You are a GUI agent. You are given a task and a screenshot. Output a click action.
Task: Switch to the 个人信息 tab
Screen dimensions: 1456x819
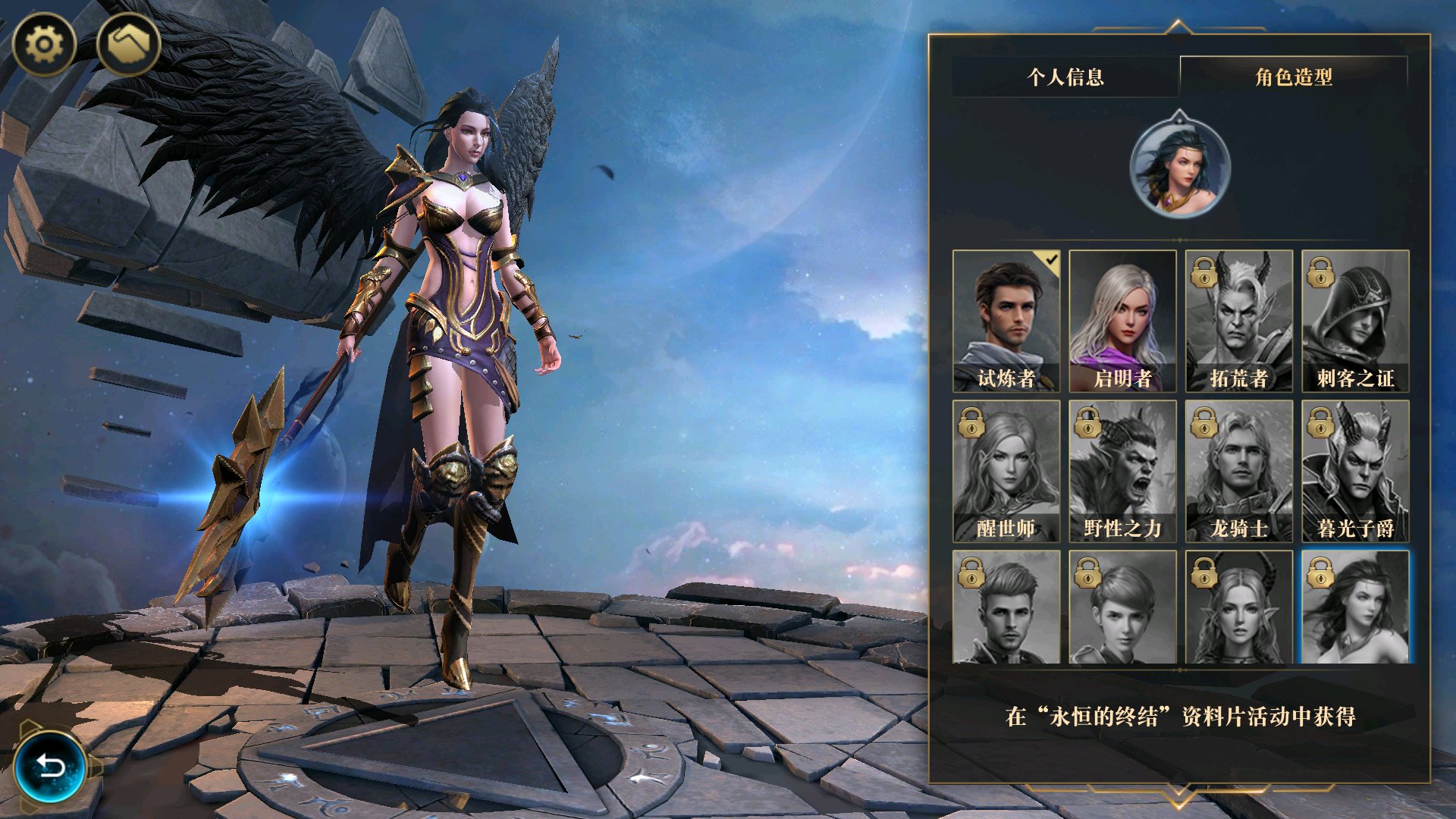coord(1065,77)
